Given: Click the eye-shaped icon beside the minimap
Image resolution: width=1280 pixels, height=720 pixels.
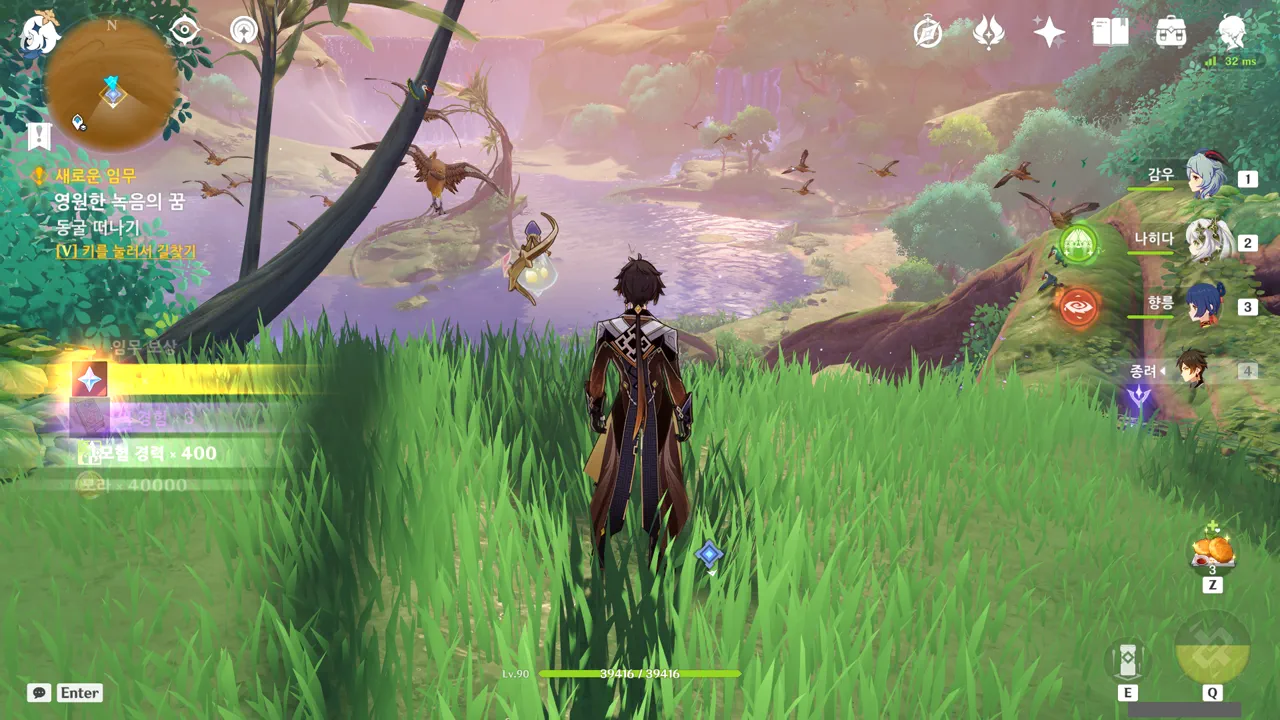Looking at the screenshot, I should point(185,30).
